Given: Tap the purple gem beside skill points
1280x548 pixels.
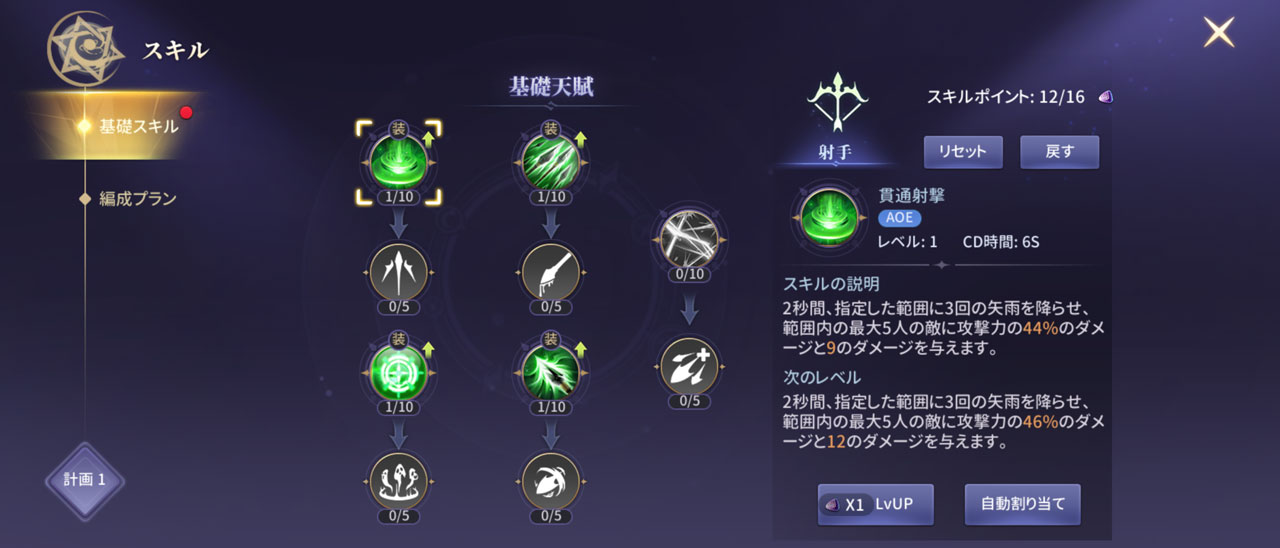Looking at the screenshot, I should (x=1105, y=97).
